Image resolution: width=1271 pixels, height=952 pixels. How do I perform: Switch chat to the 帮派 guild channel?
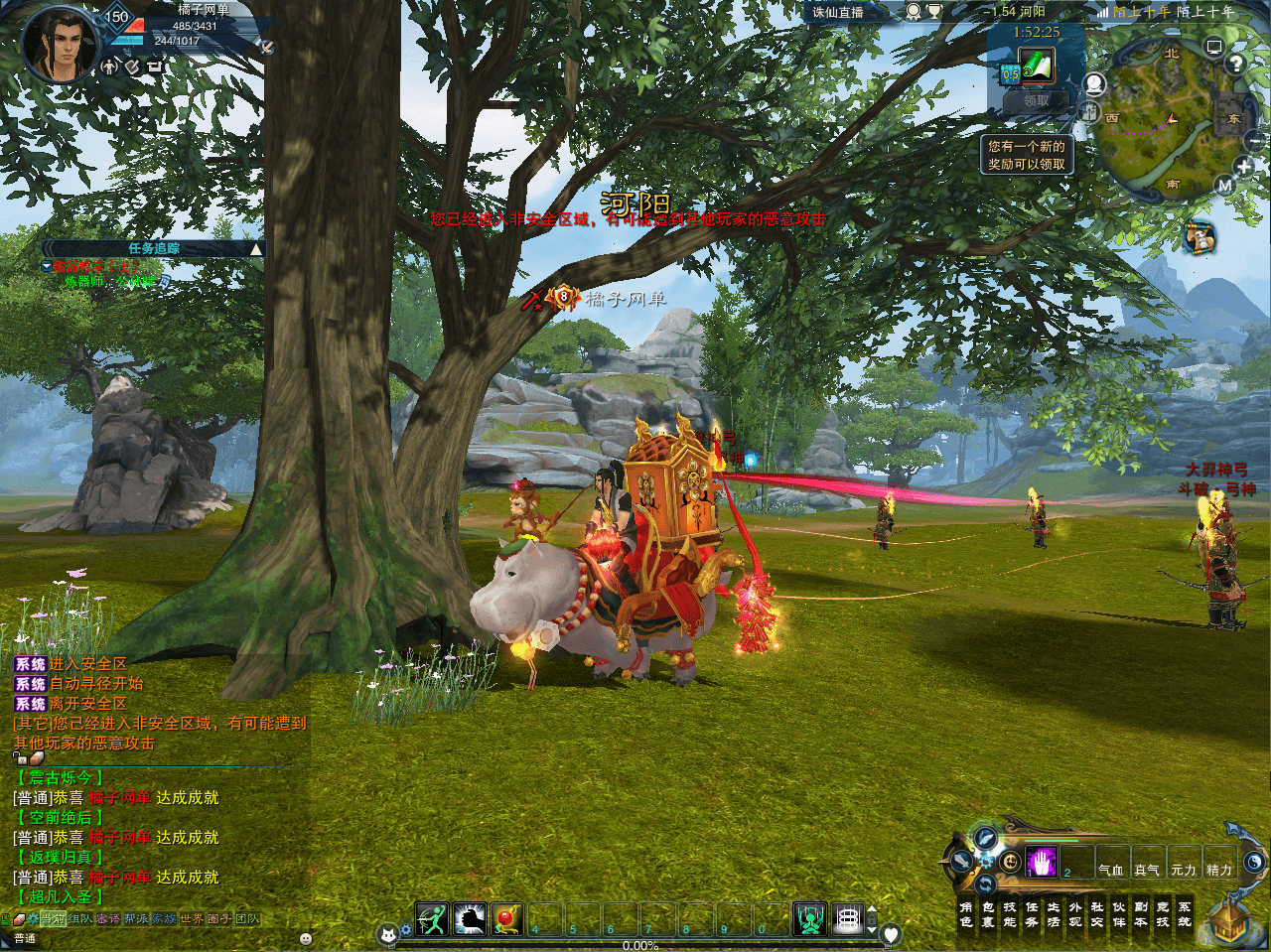[136, 919]
